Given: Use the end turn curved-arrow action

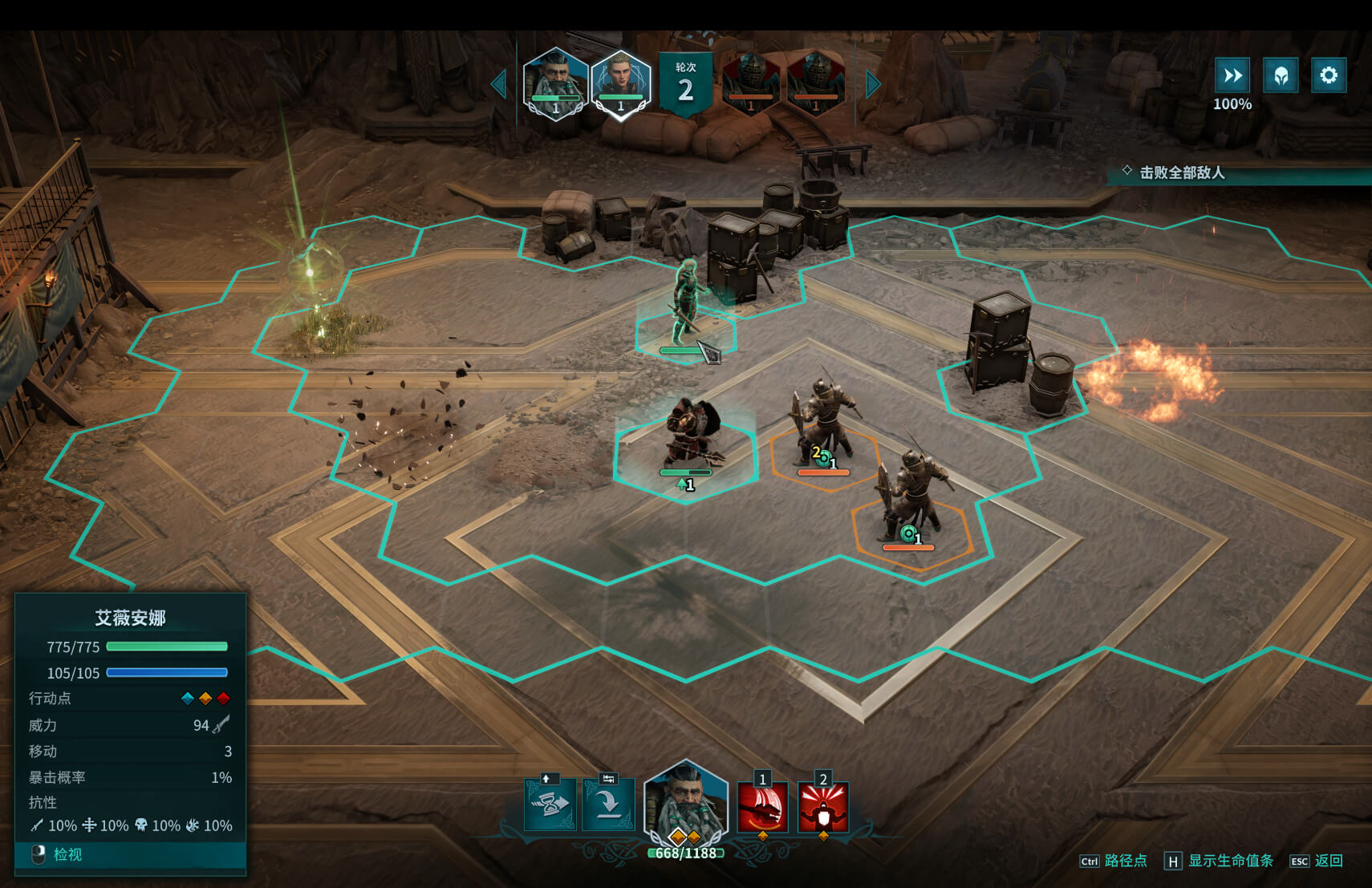Looking at the screenshot, I should point(608,804).
